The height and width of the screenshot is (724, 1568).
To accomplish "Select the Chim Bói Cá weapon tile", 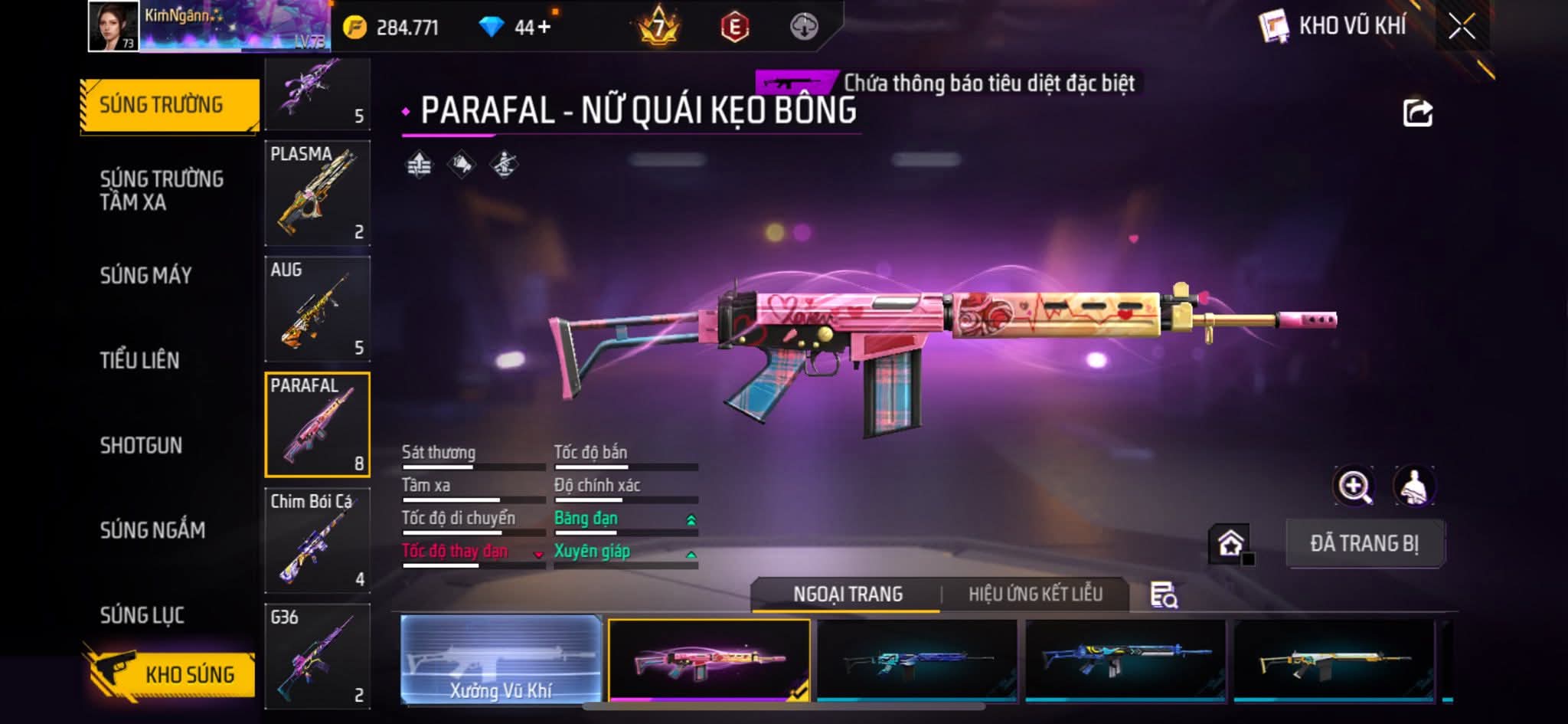I will pos(317,540).
